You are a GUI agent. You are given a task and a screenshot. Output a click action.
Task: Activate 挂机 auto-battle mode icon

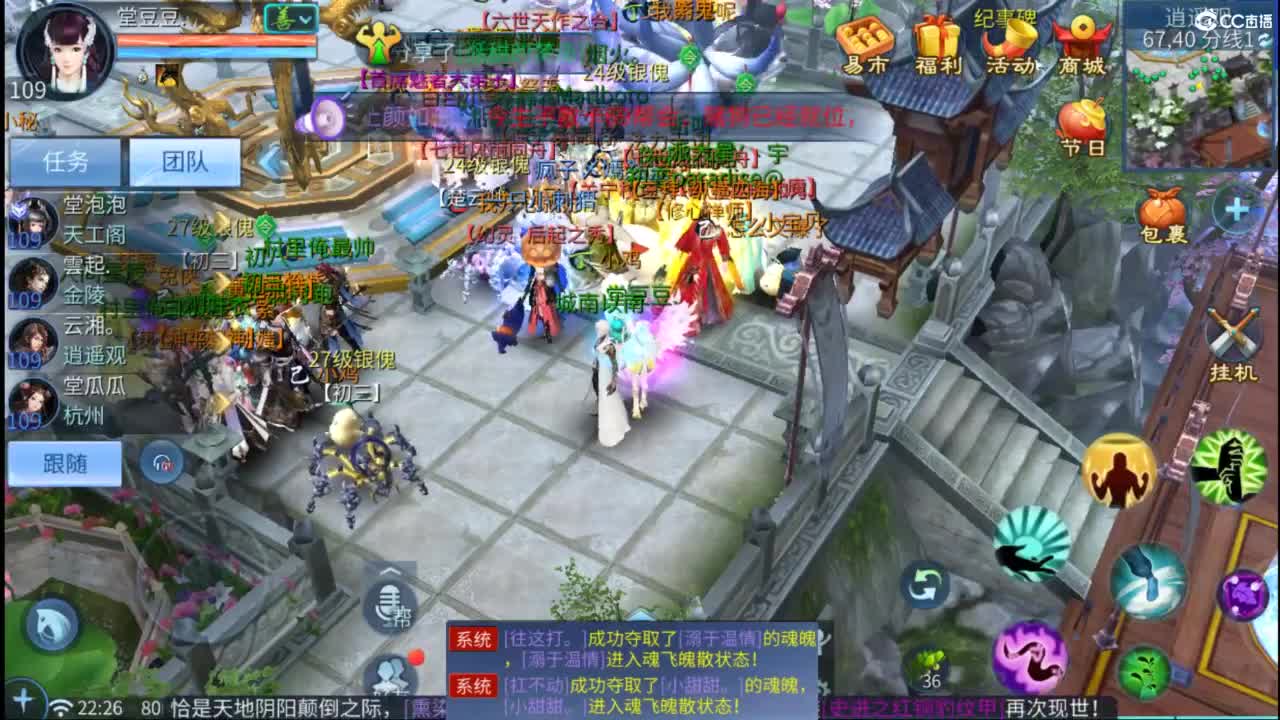pyautogui.click(x=1235, y=330)
